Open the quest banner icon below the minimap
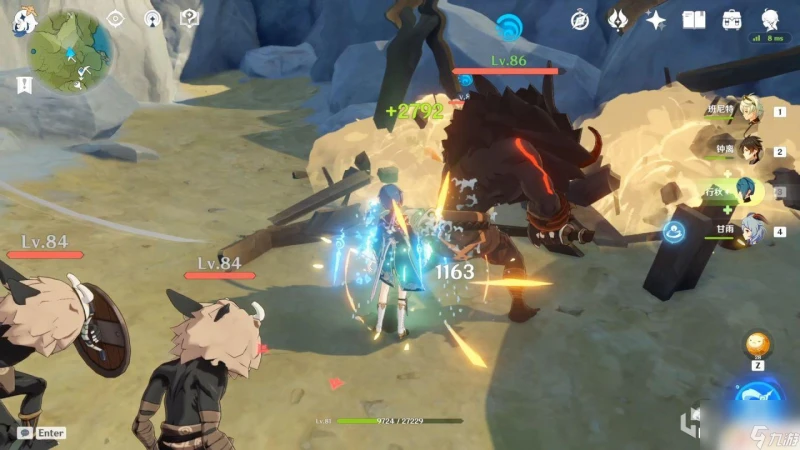 pos(24,85)
